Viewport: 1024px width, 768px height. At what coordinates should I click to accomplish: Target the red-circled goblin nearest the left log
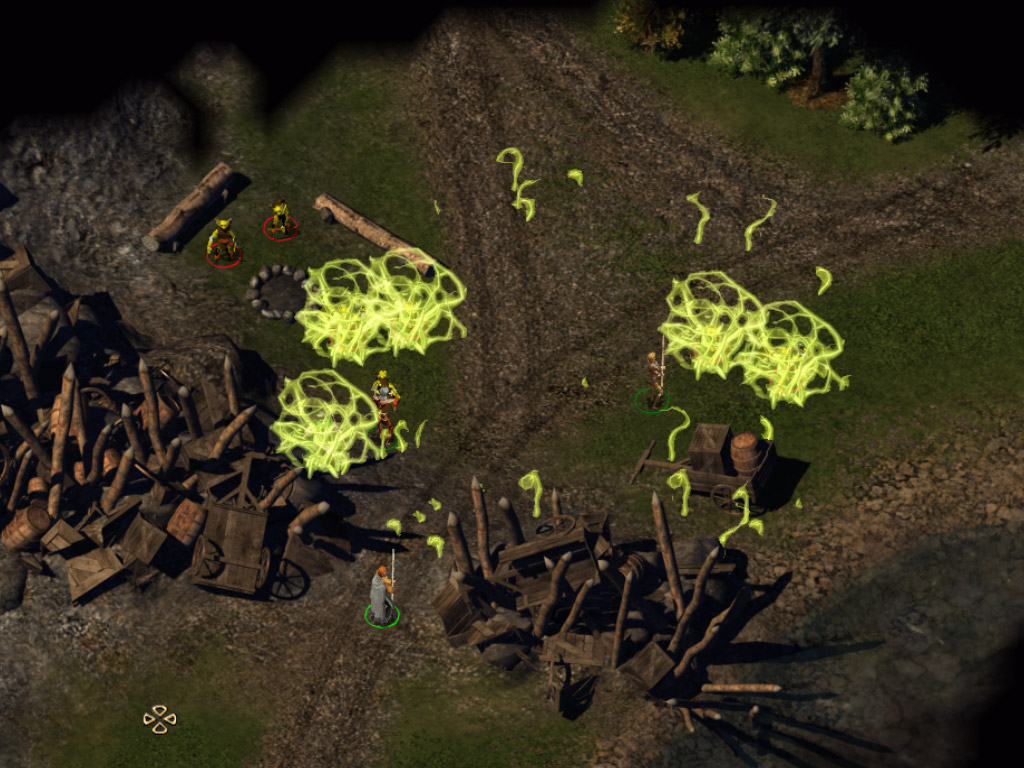[222, 241]
